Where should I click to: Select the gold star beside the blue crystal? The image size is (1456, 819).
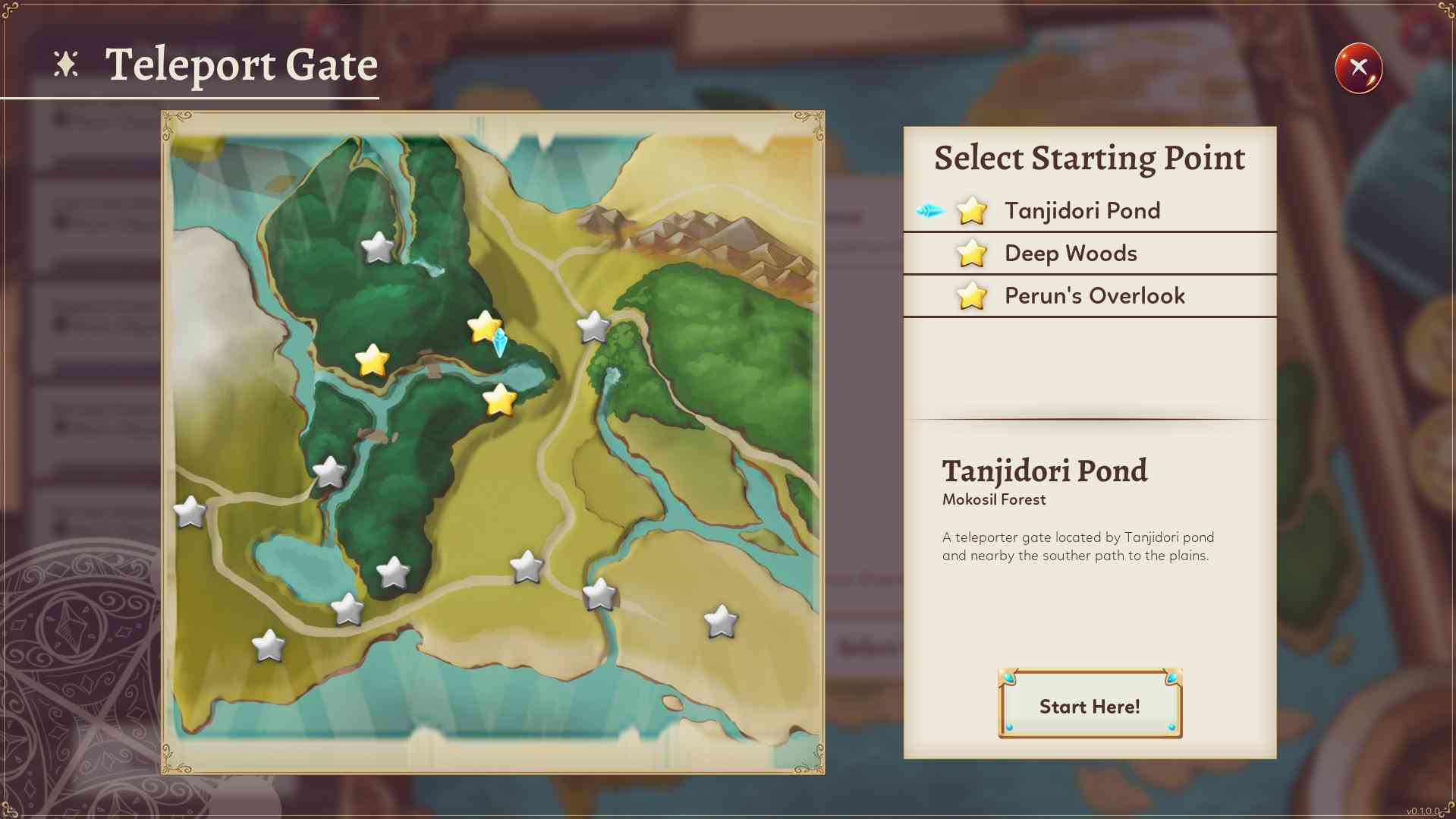point(483,326)
